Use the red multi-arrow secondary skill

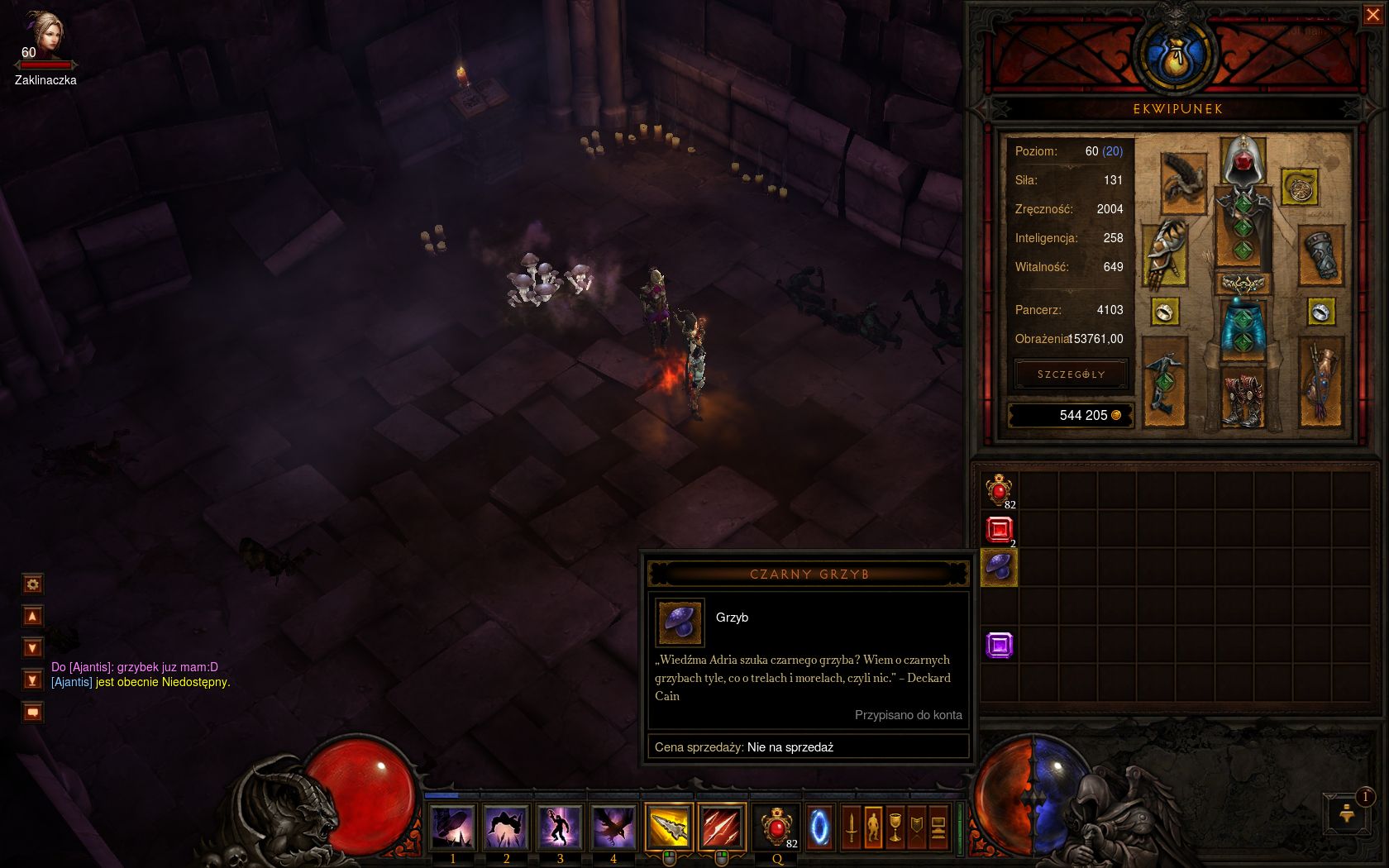(722, 827)
